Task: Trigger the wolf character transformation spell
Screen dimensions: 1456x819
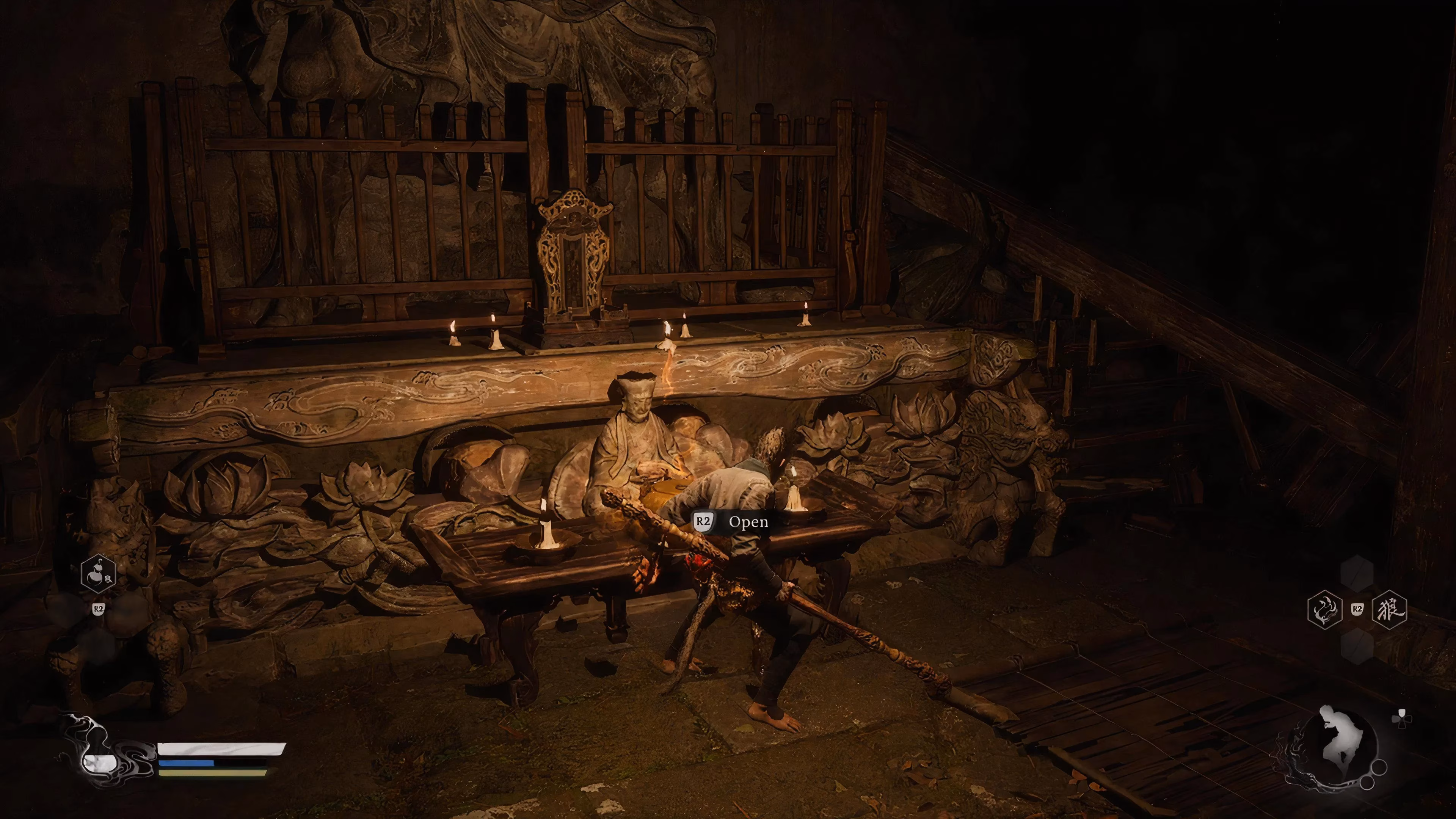Action: [x=1389, y=609]
